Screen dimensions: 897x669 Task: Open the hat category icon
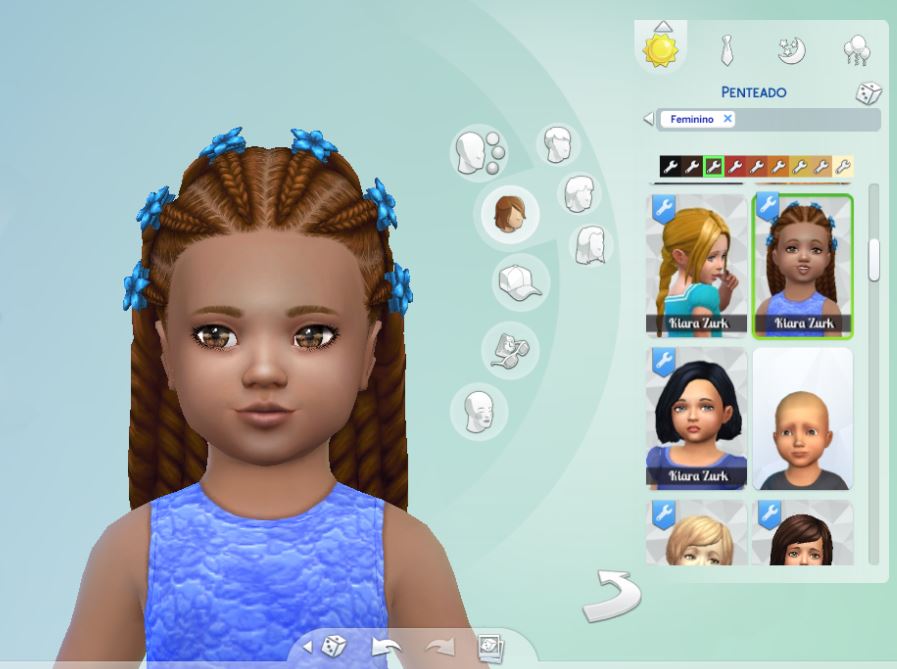click(519, 282)
